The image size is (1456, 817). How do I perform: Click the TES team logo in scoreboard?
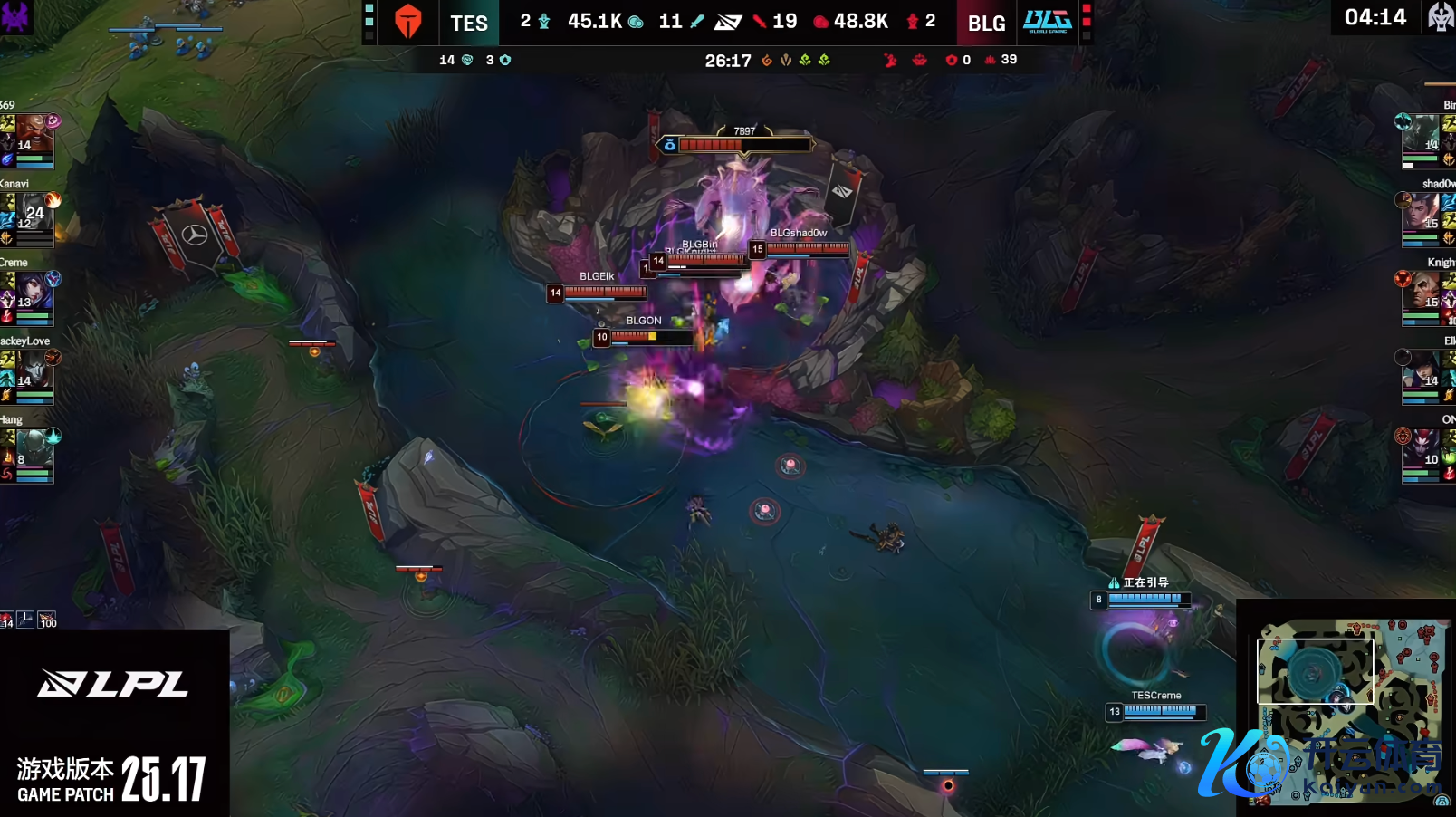408,22
